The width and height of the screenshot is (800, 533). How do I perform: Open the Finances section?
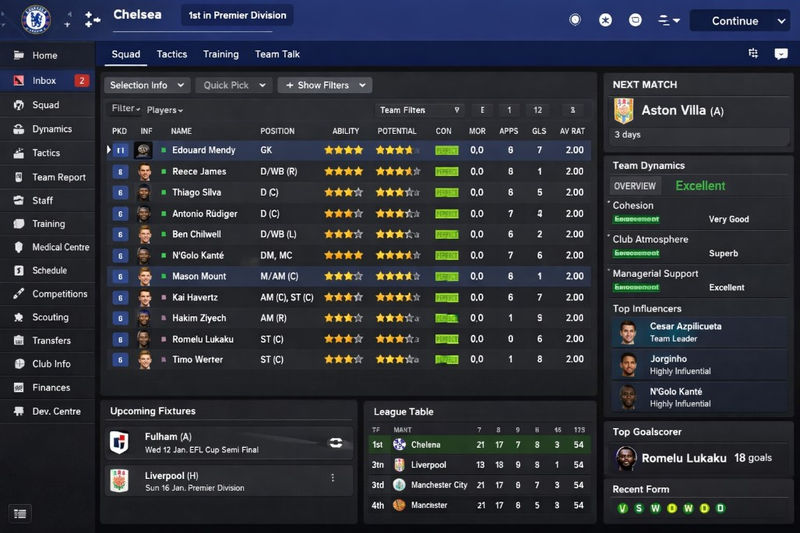pyautogui.click(x=51, y=388)
